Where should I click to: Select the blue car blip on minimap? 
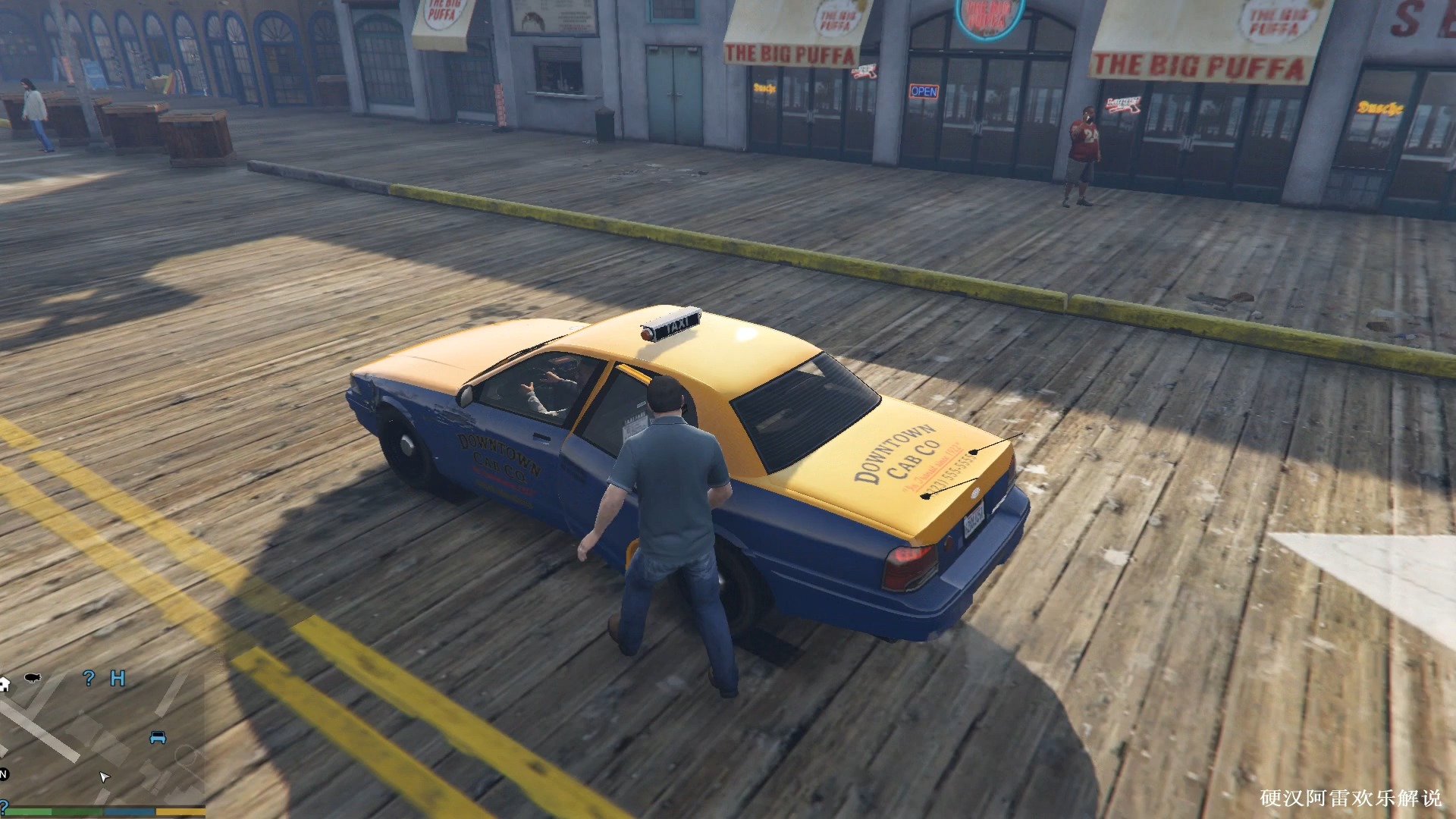click(158, 737)
